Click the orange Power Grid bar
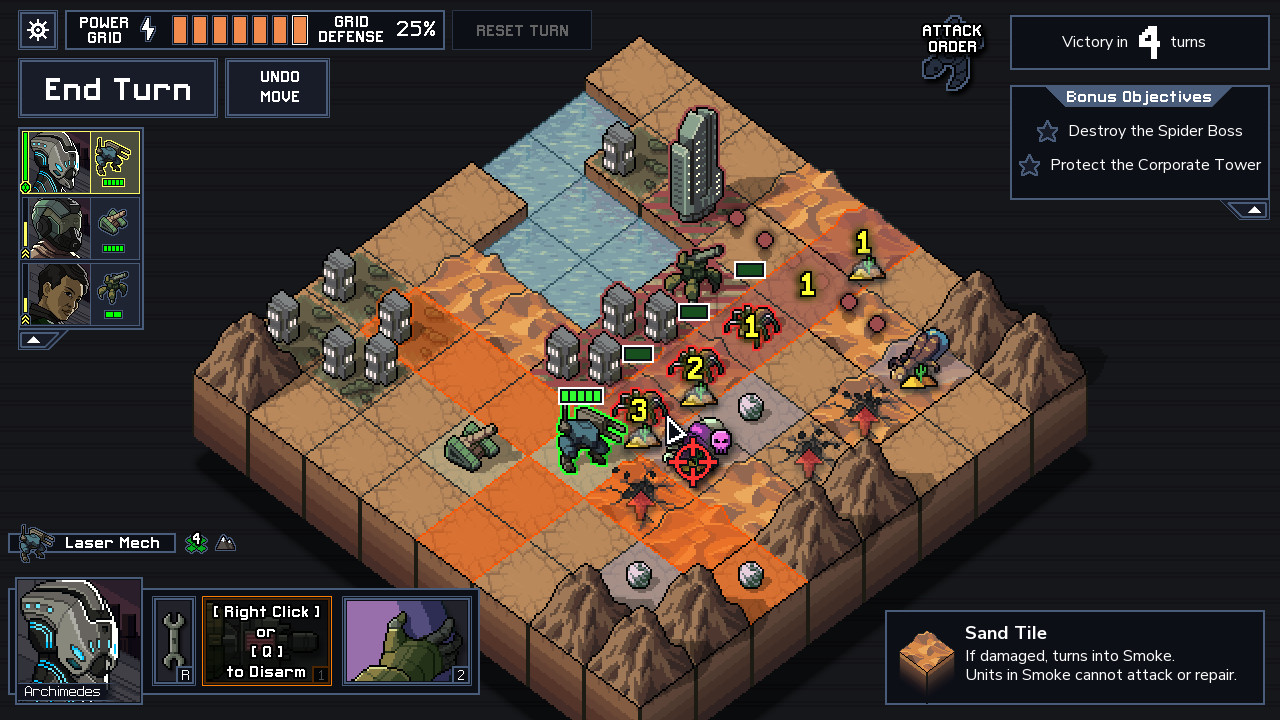The height and width of the screenshot is (720, 1280). click(240, 29)
